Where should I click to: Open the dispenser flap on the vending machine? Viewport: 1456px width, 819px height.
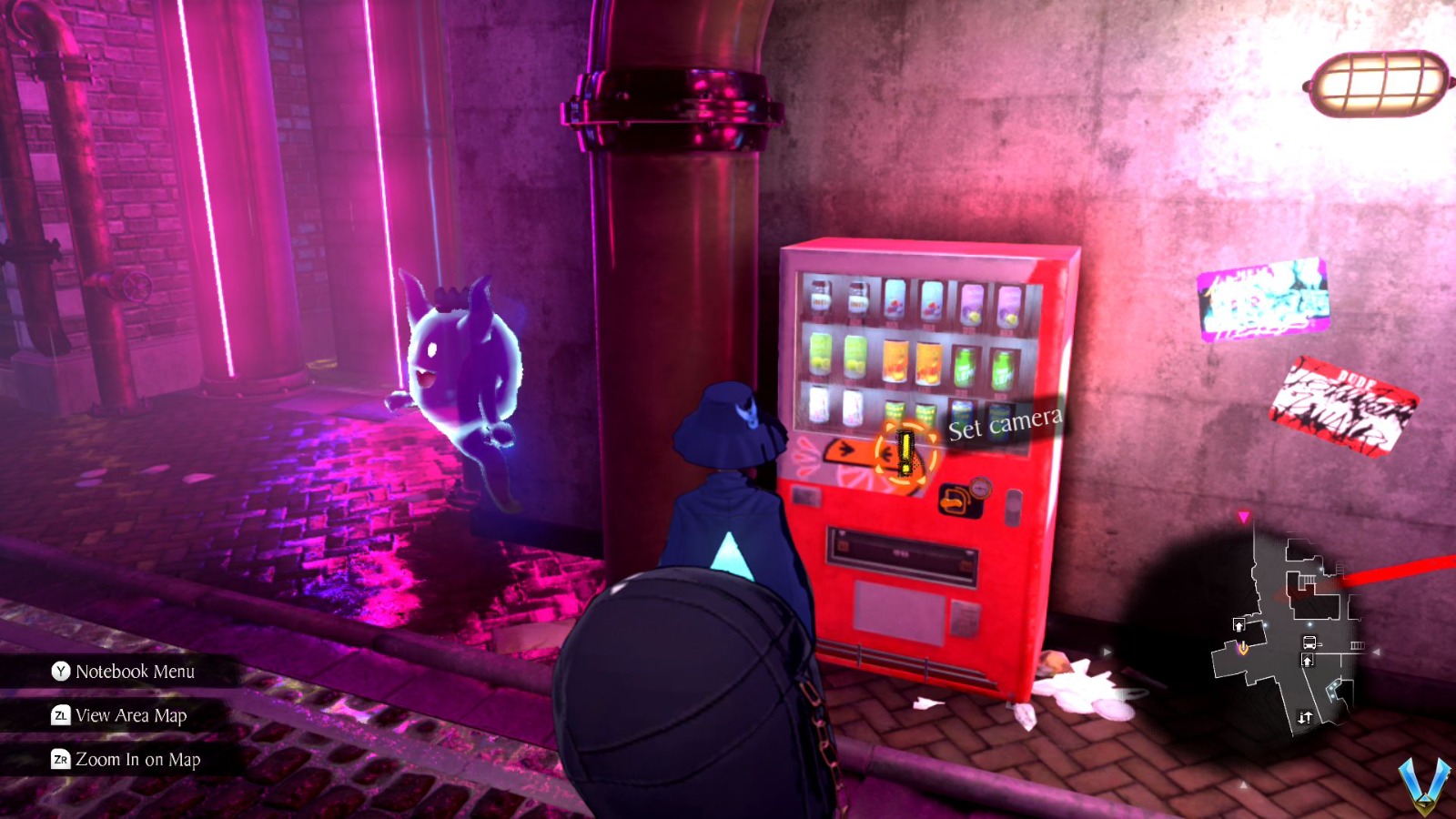coord(901,555)
